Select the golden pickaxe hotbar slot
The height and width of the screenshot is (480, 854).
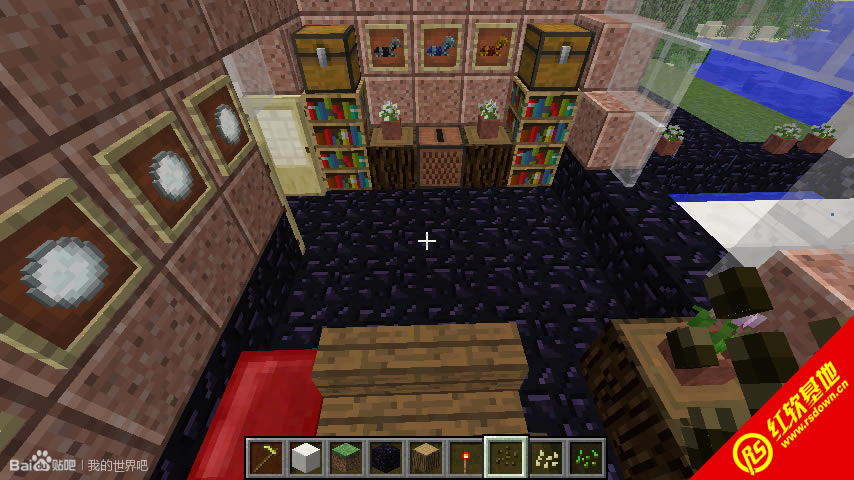[x=266, y=458]
